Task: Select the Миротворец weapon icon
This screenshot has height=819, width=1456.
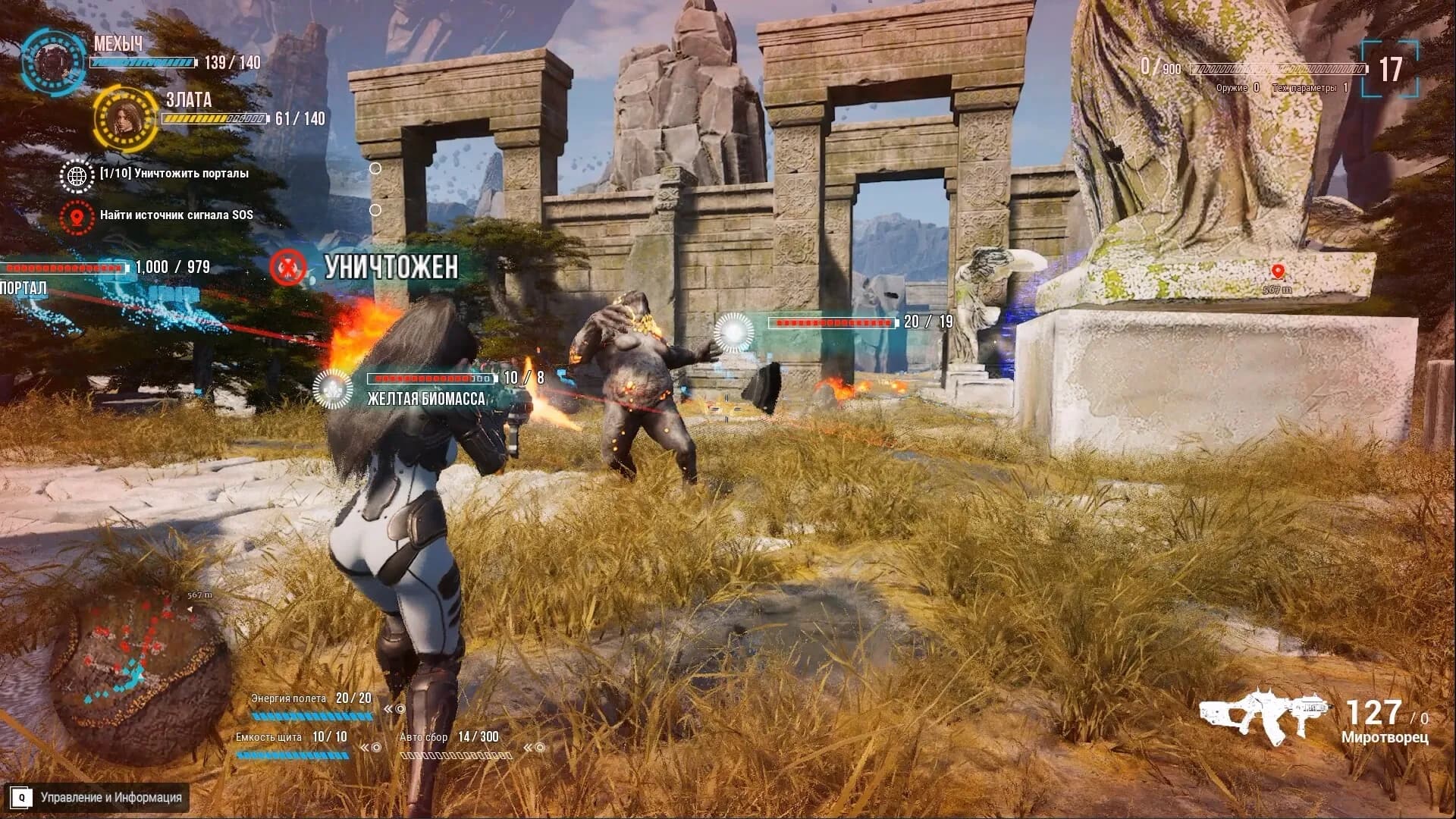Action: pos(1262,713)
